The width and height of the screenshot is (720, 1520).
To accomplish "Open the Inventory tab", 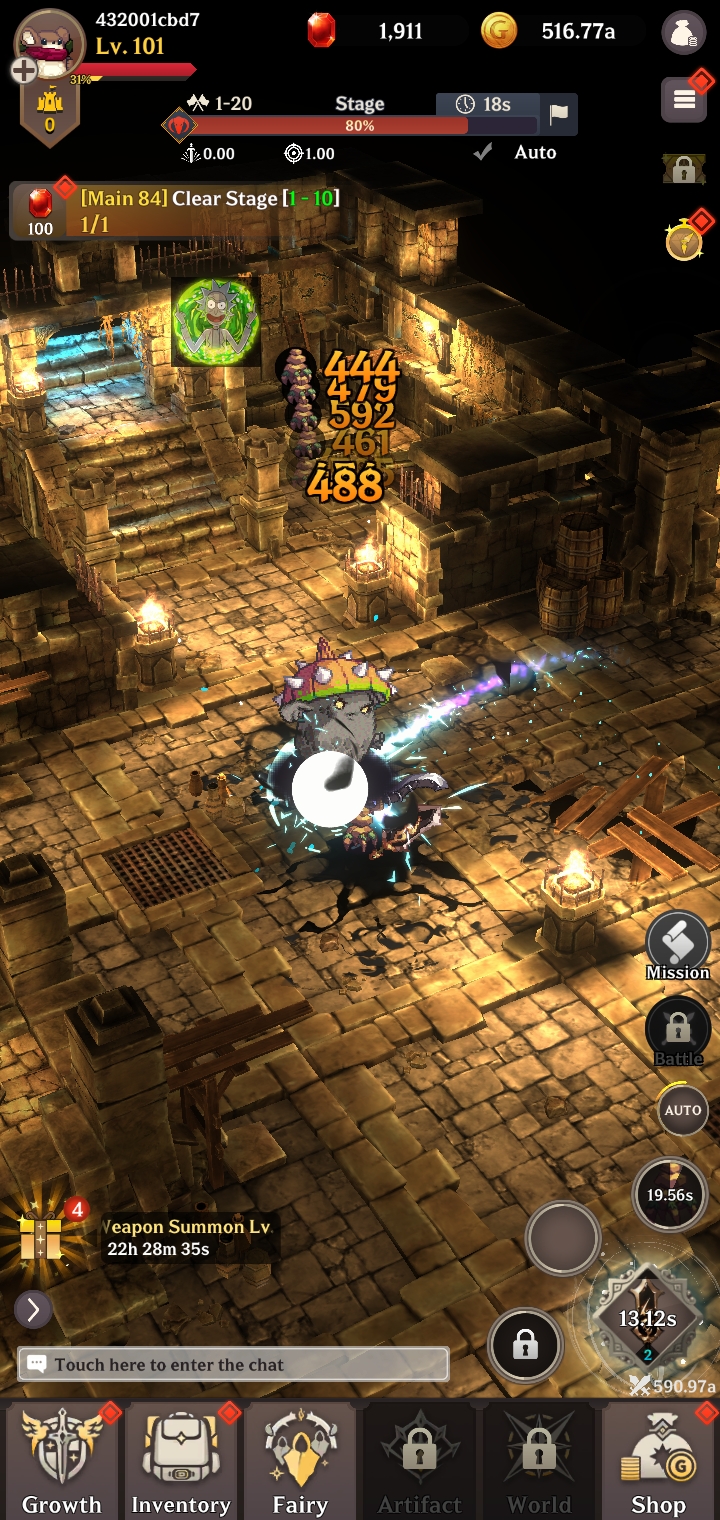I will [x=181, y=1460].
